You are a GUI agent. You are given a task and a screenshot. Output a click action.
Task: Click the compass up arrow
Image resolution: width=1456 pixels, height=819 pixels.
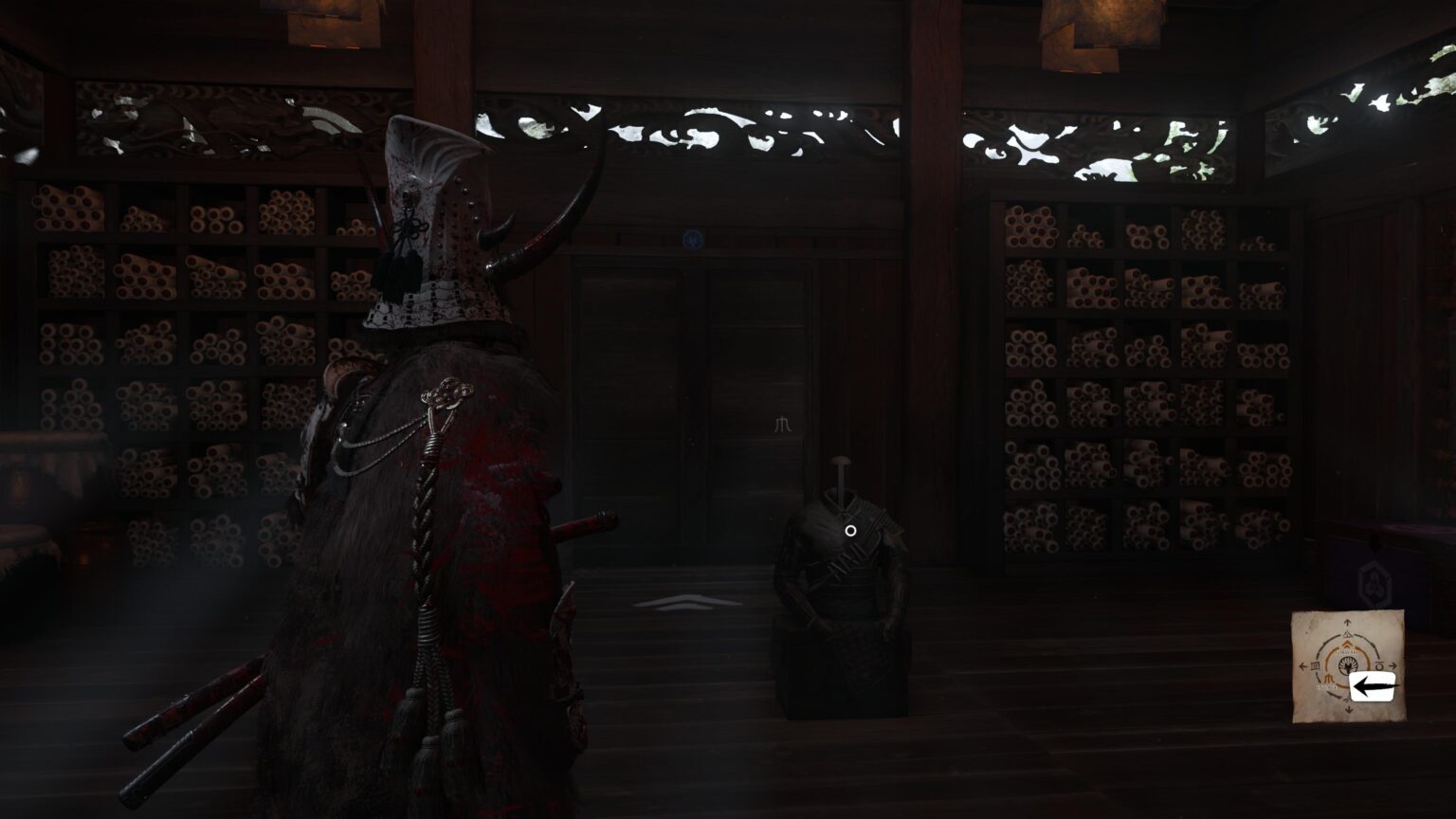[x=1347, y=621]
